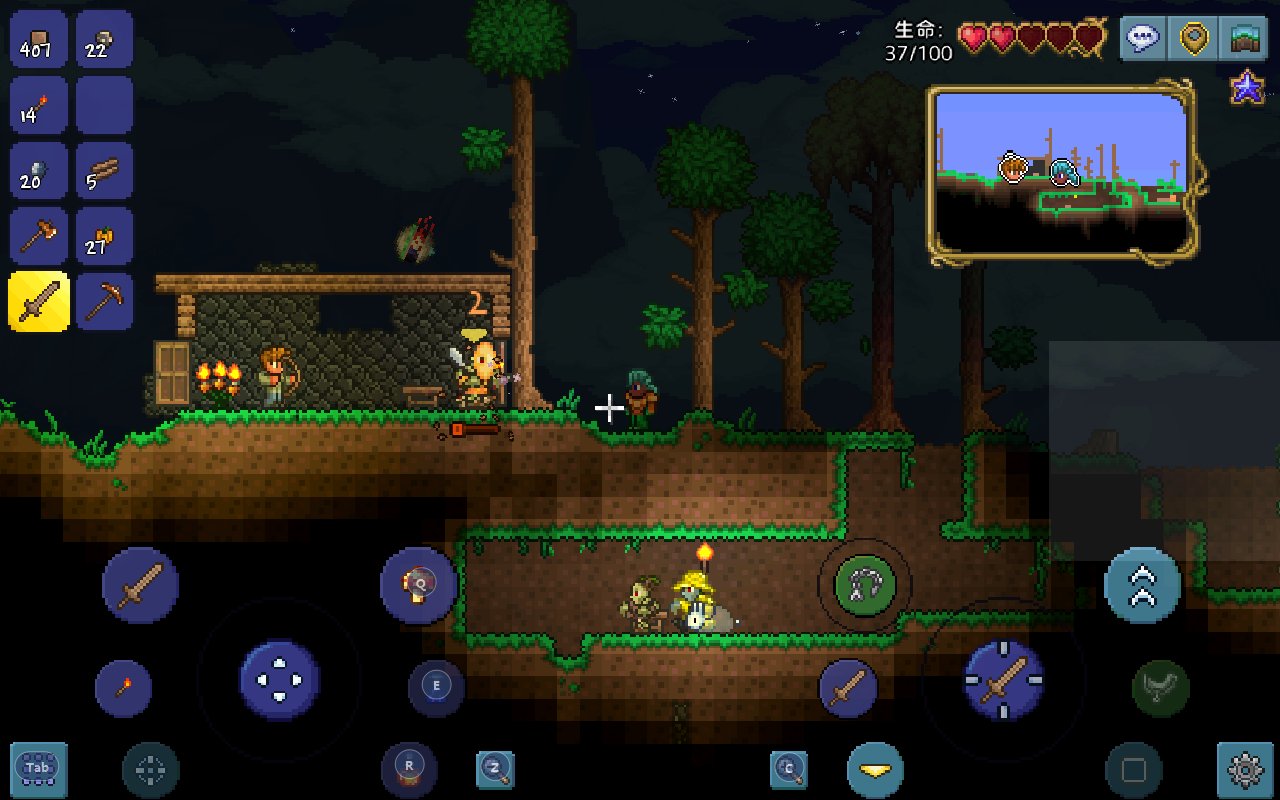
Task: Open inventory with the Tab button
Action: coord(39,769)
